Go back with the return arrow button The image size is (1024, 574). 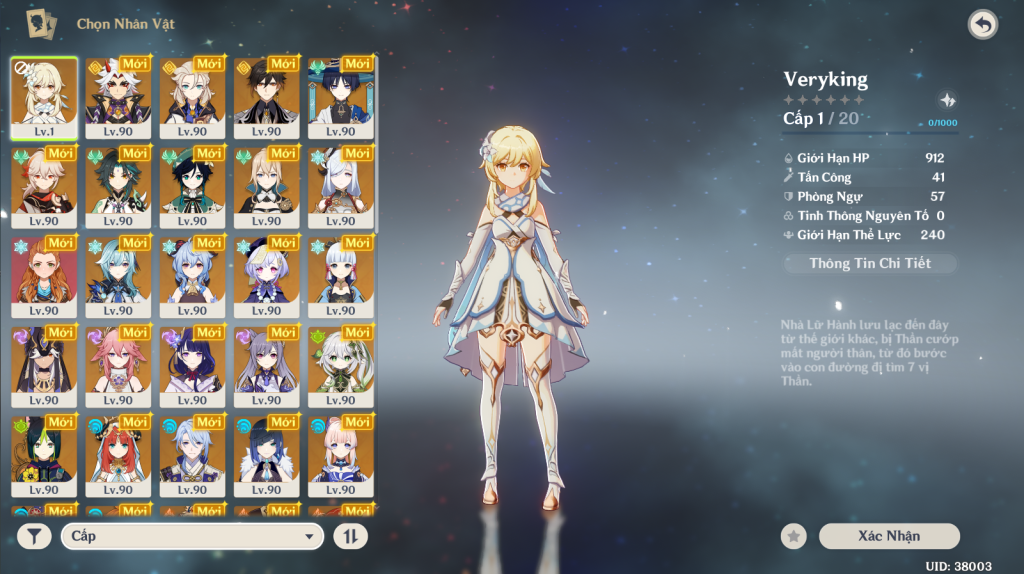point(983,25)
